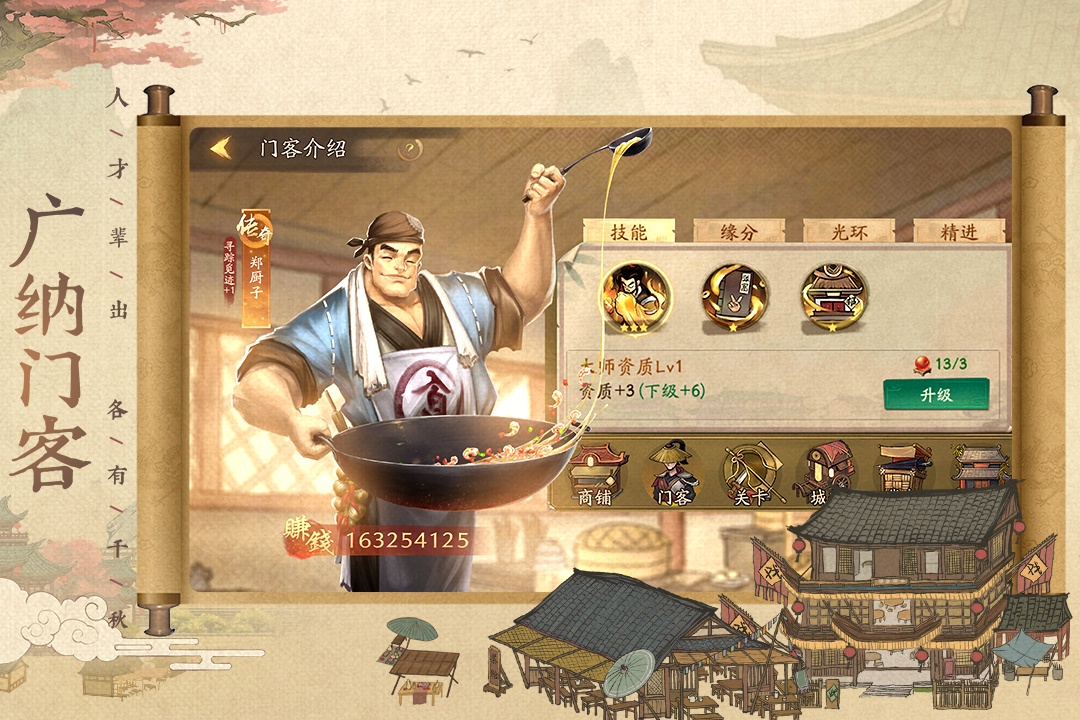
Task: Switch to the 技能 tab
Action: pos(629,231)
